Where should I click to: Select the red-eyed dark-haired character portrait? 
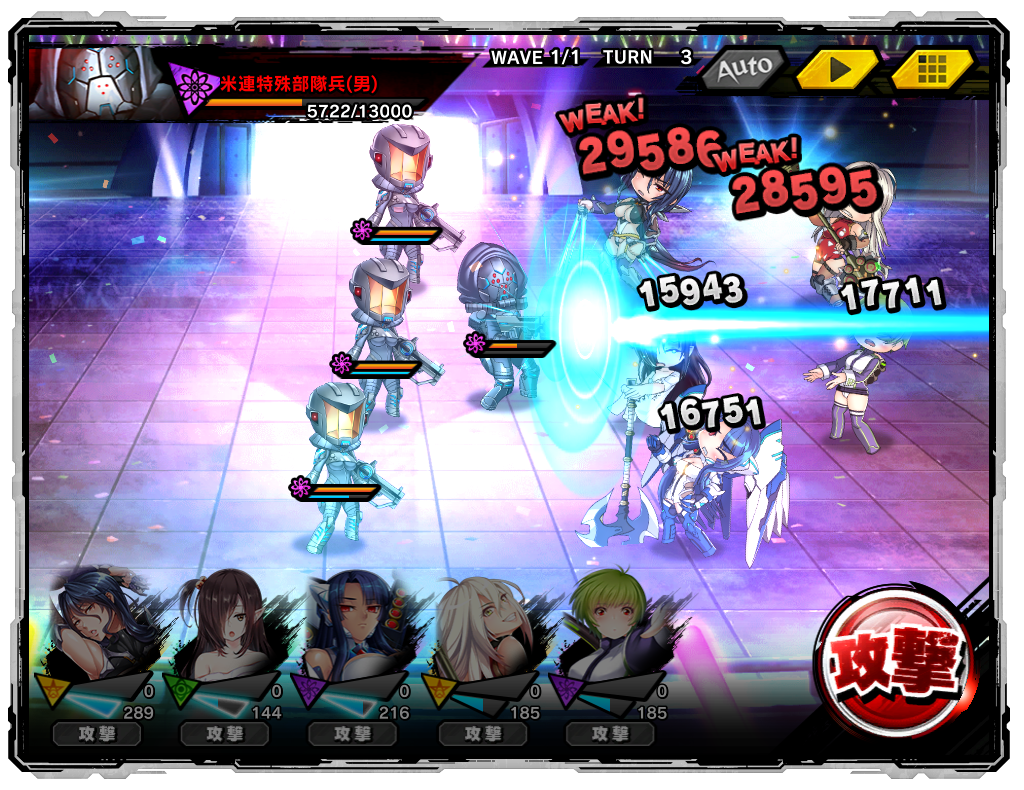click(355, 625)
